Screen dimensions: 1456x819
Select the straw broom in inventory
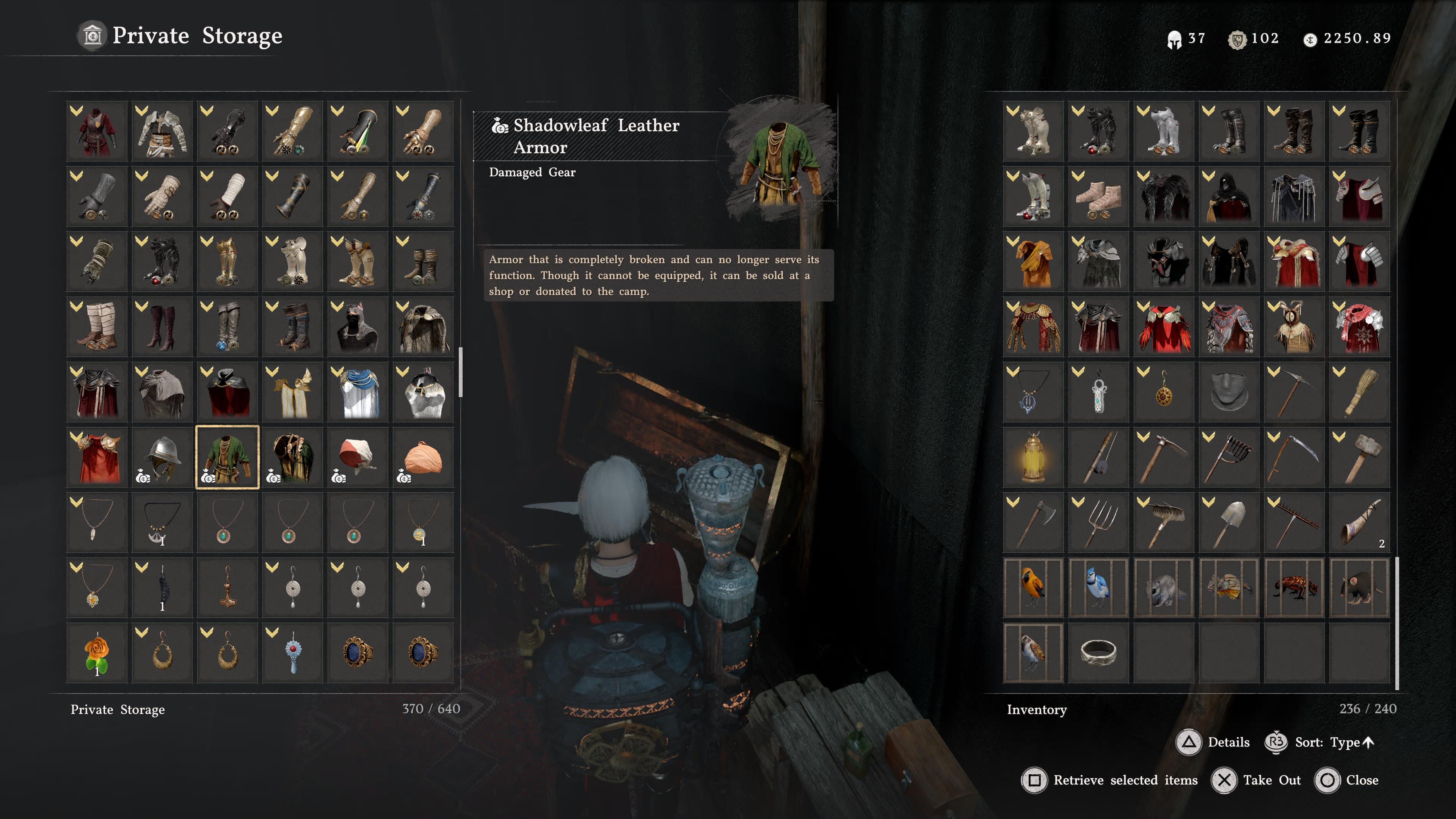pos(1359,392)
